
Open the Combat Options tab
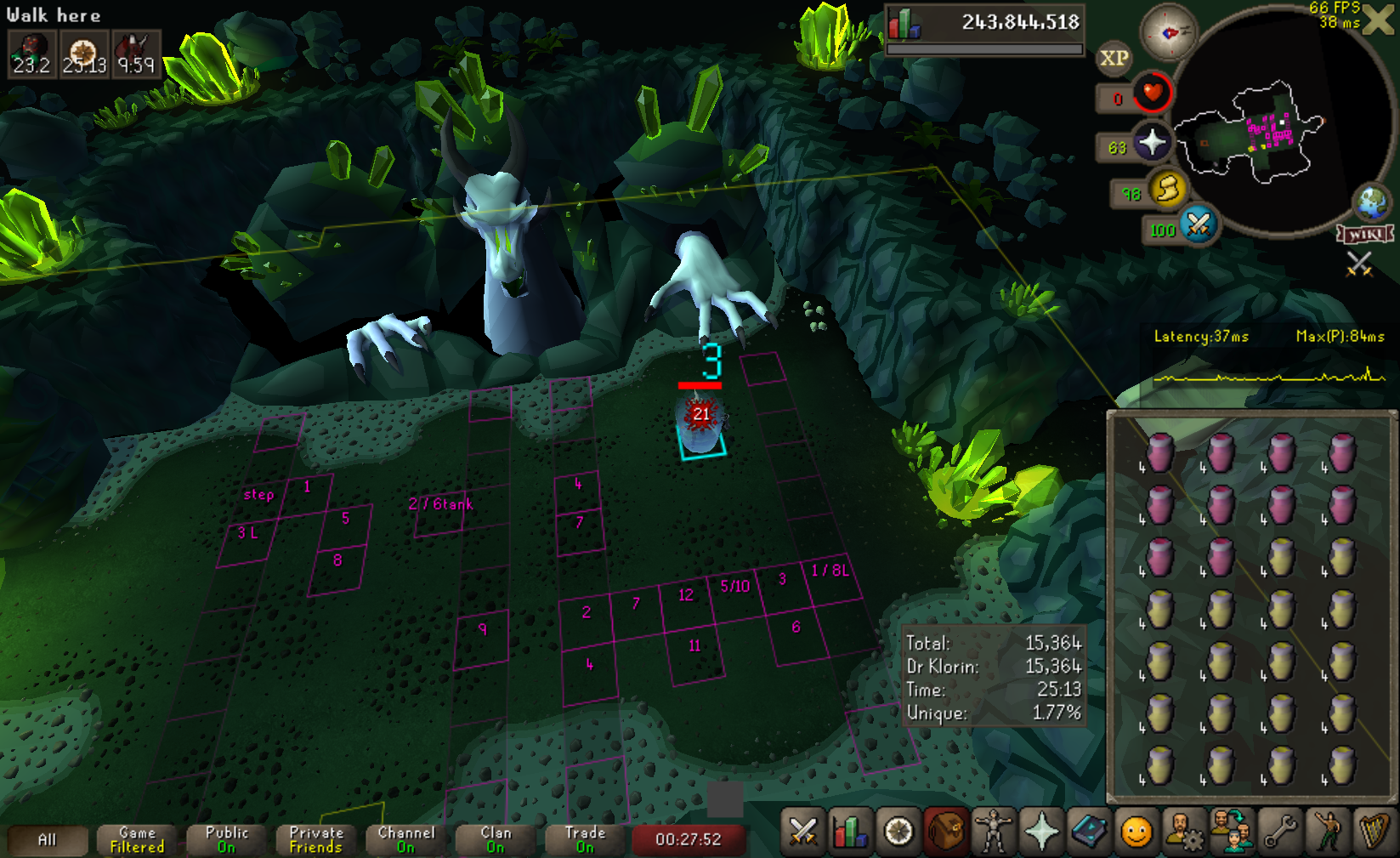tap(802, 832)
